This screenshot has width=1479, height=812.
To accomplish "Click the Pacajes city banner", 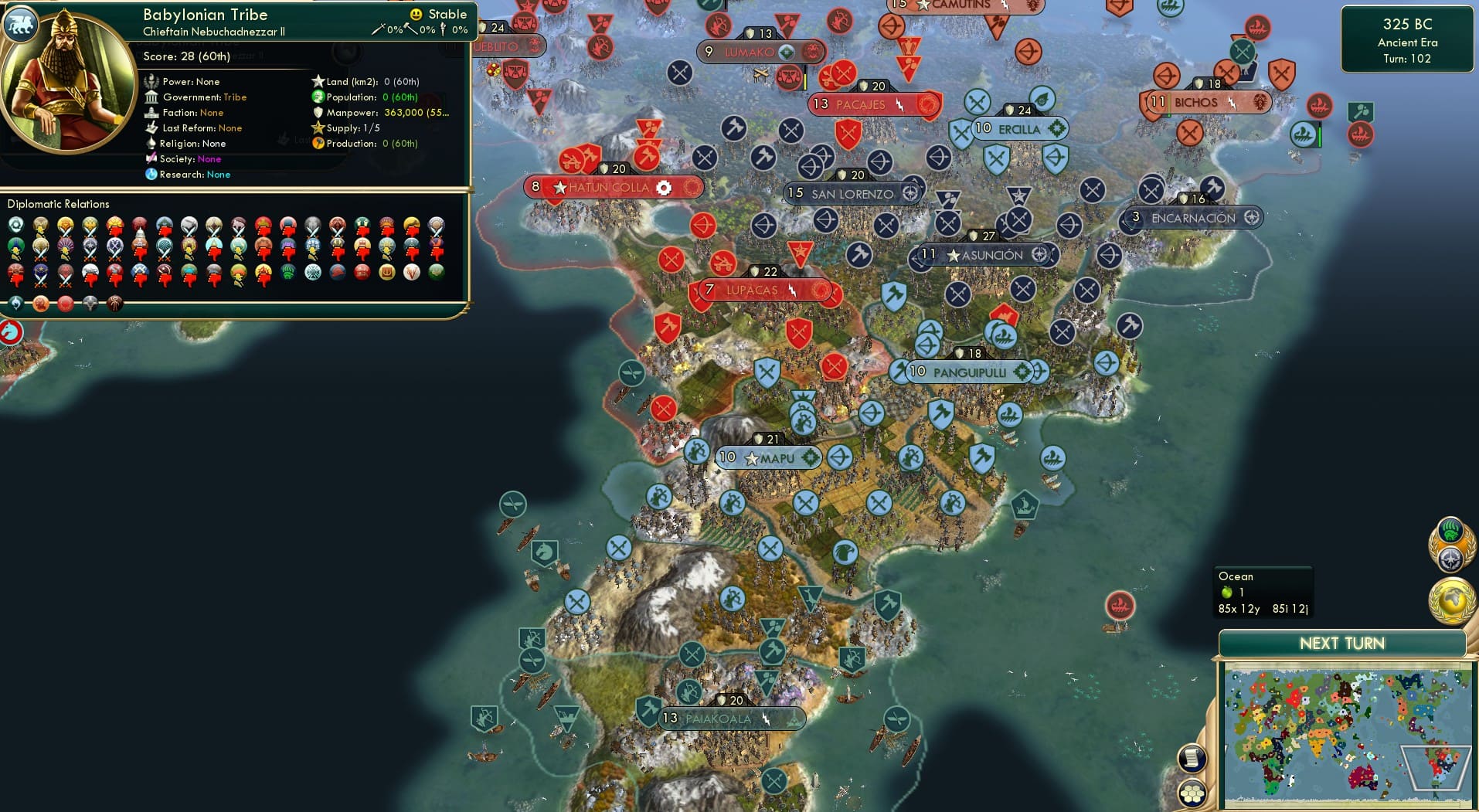I will click(x=868, y=104).
